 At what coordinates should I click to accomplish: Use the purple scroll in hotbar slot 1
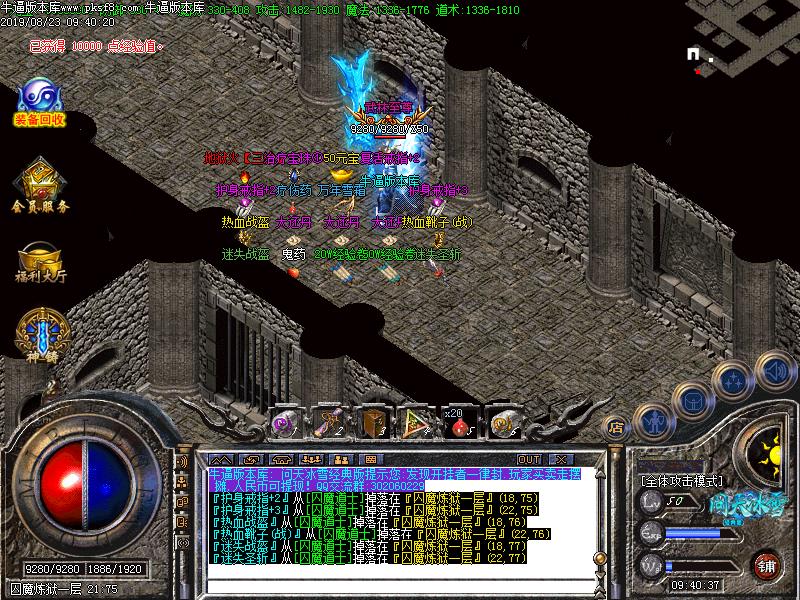(x=285, y=425)
